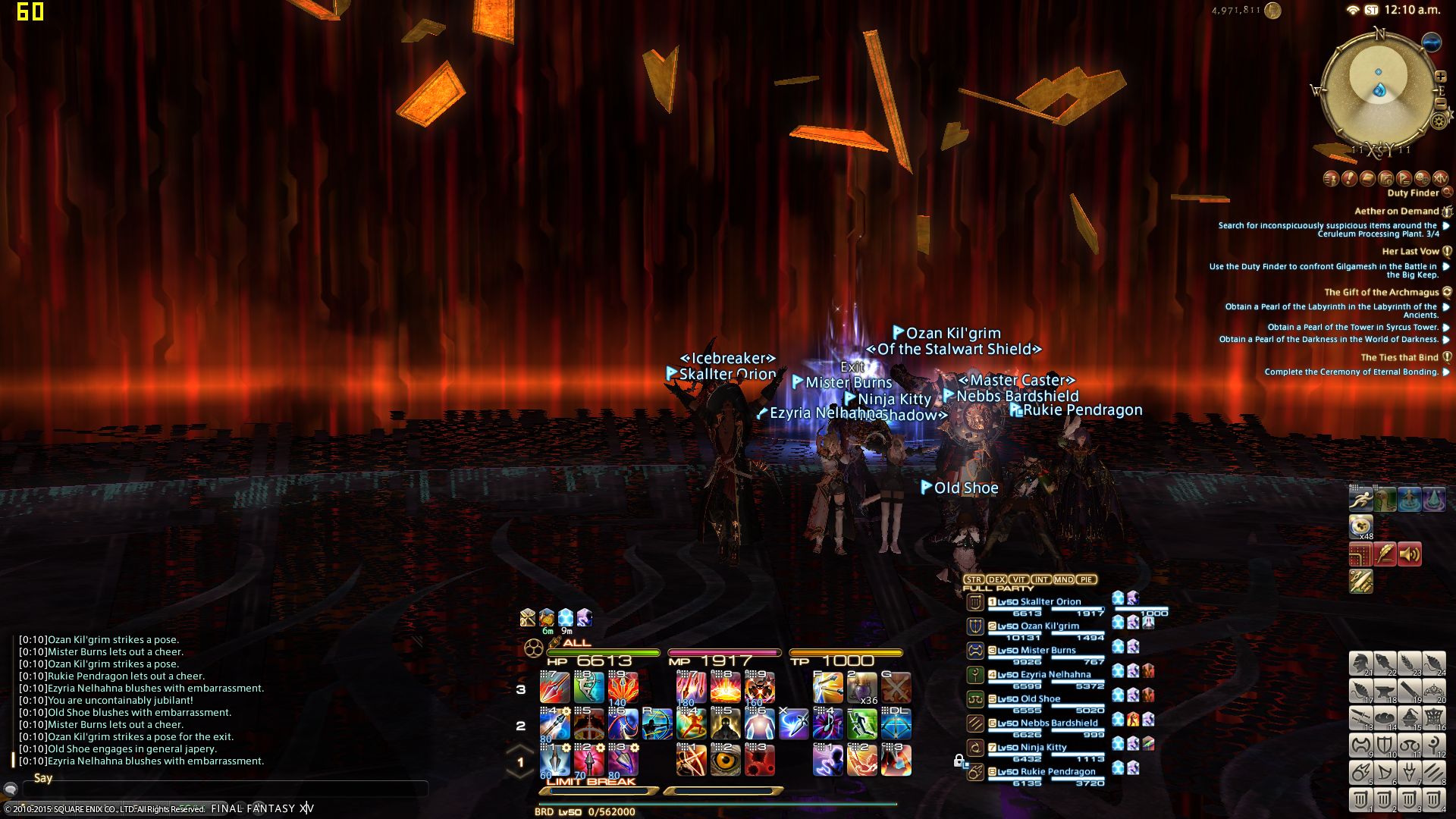Screen dimensions: 1456x819
Task: Open the Duty Finder search icon
Action: 1447,193
